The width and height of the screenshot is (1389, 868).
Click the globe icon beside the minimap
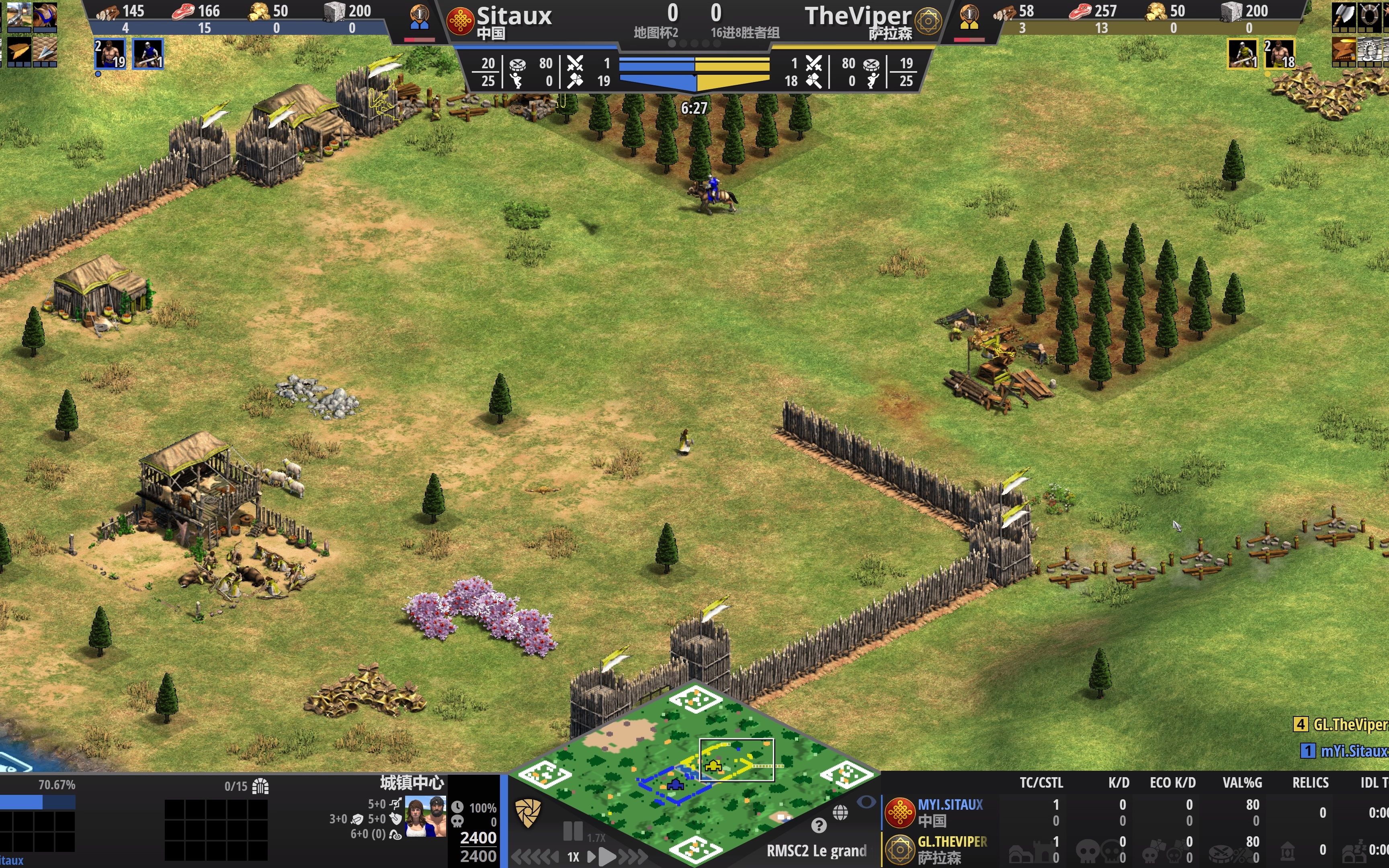[840, 812]
